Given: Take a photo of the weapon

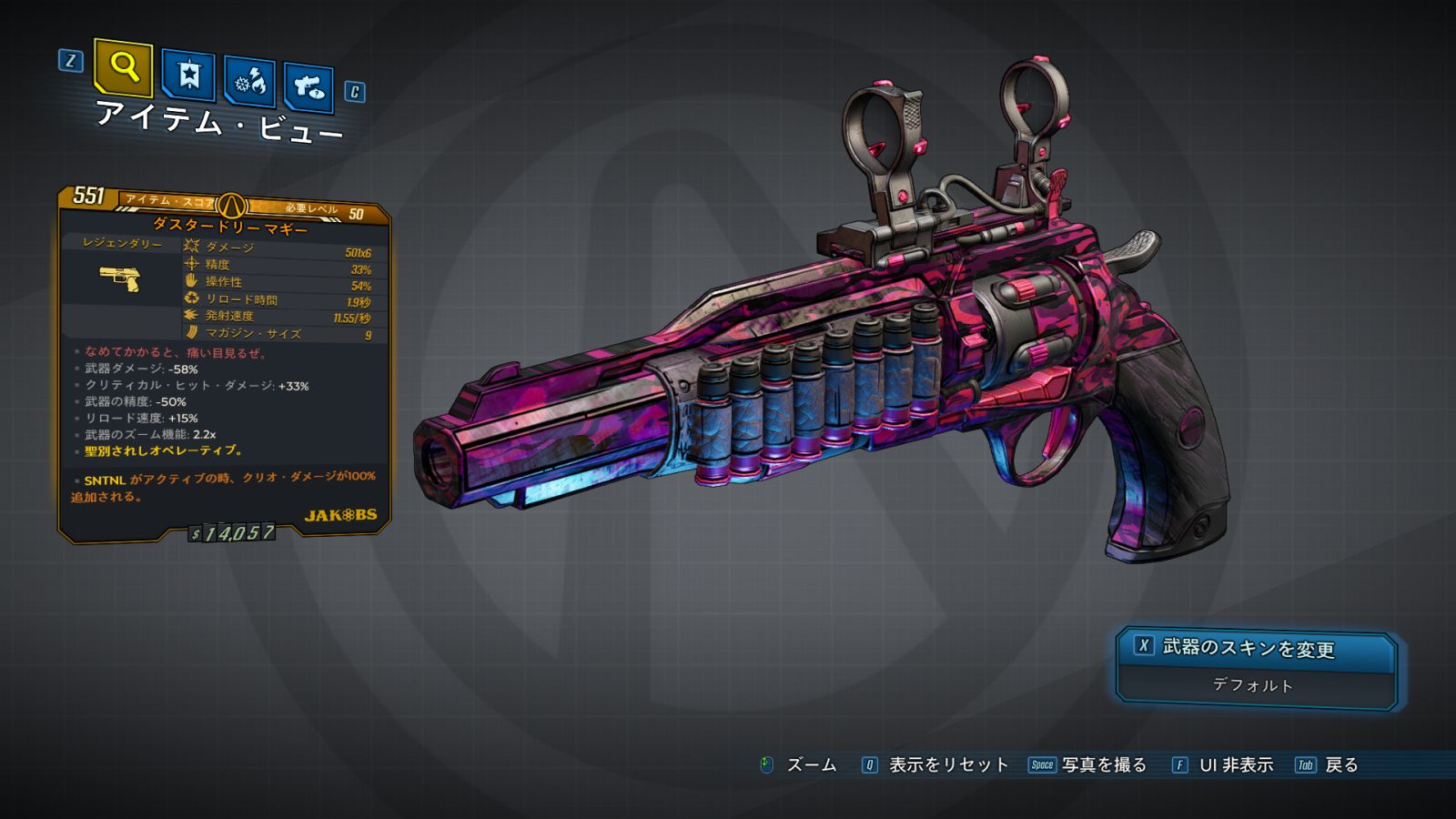Looking at the screenshot, I should point(1087,765).
